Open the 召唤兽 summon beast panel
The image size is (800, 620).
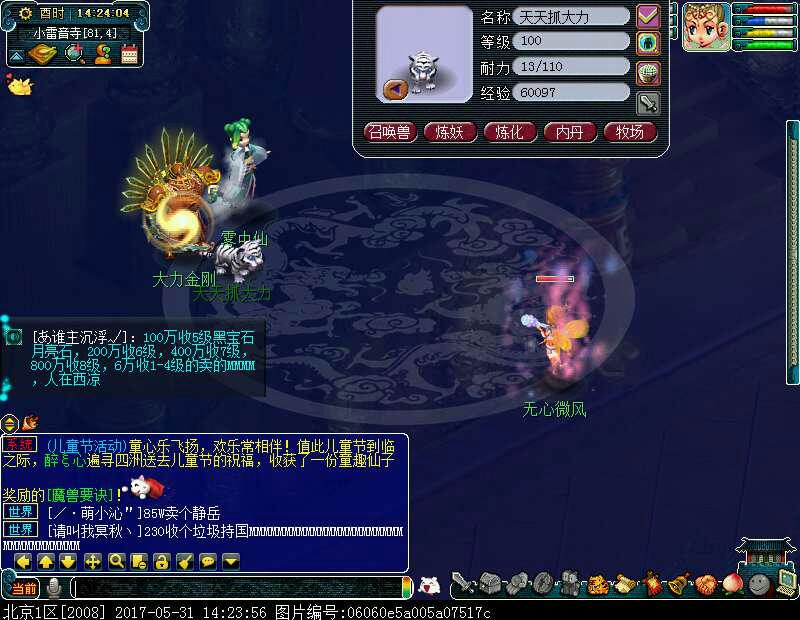390,132
